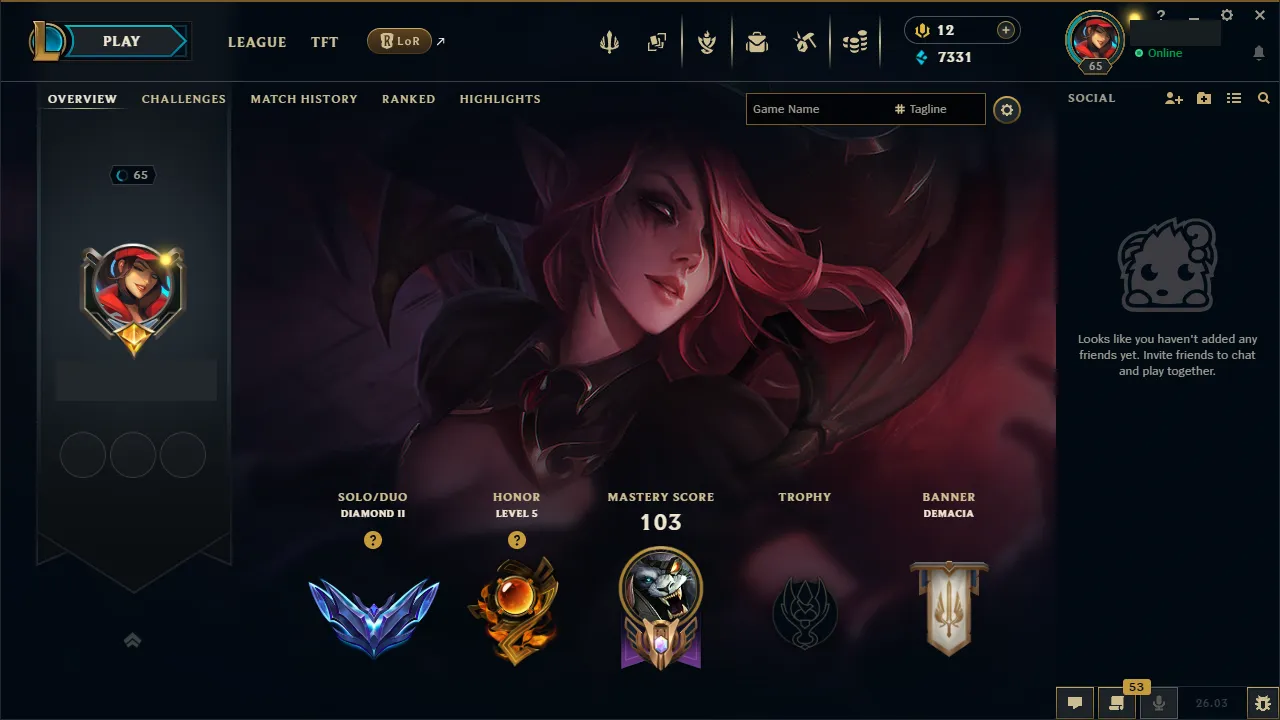1280x720 pixels.
Task: Open the Store coins icon
Action: pyautogui.click(x=855, y=42)
